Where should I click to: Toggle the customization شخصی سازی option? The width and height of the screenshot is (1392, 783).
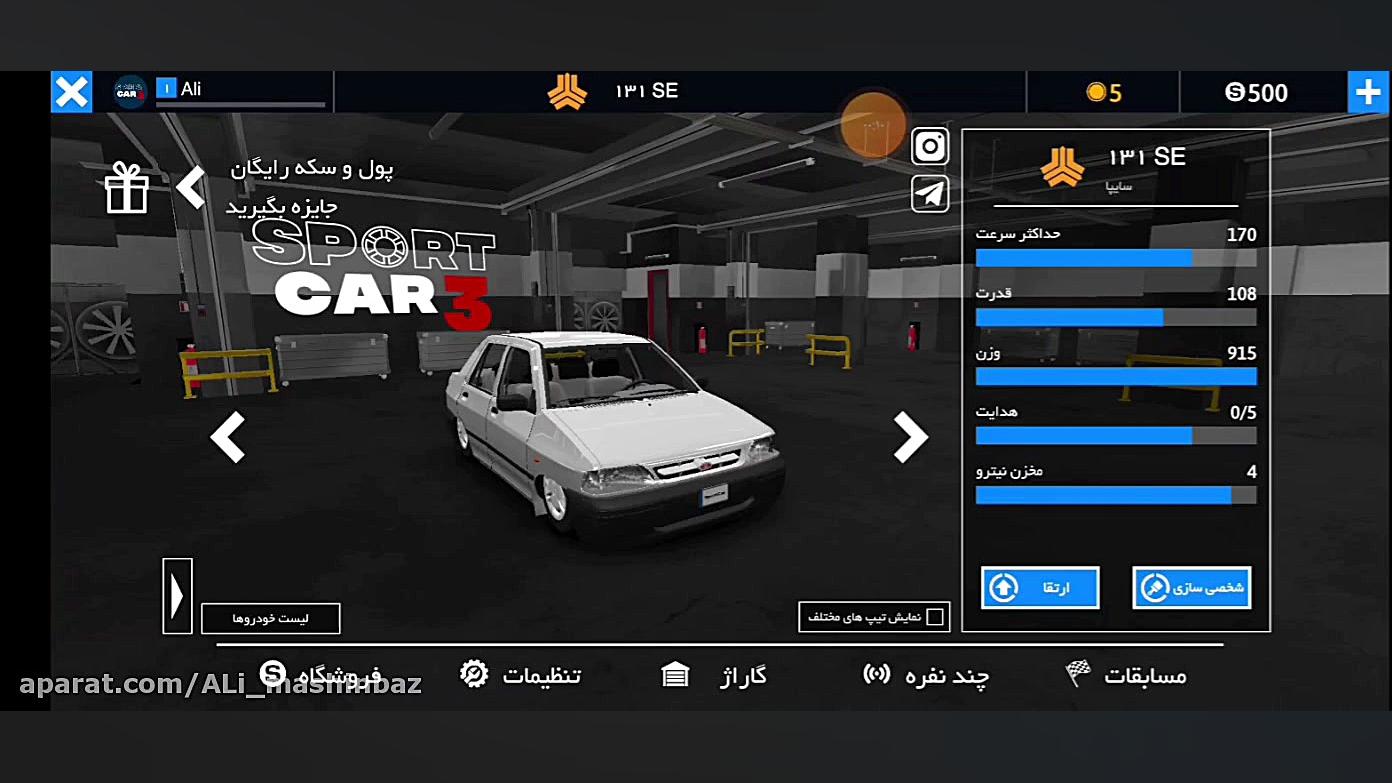(1191, 587)
